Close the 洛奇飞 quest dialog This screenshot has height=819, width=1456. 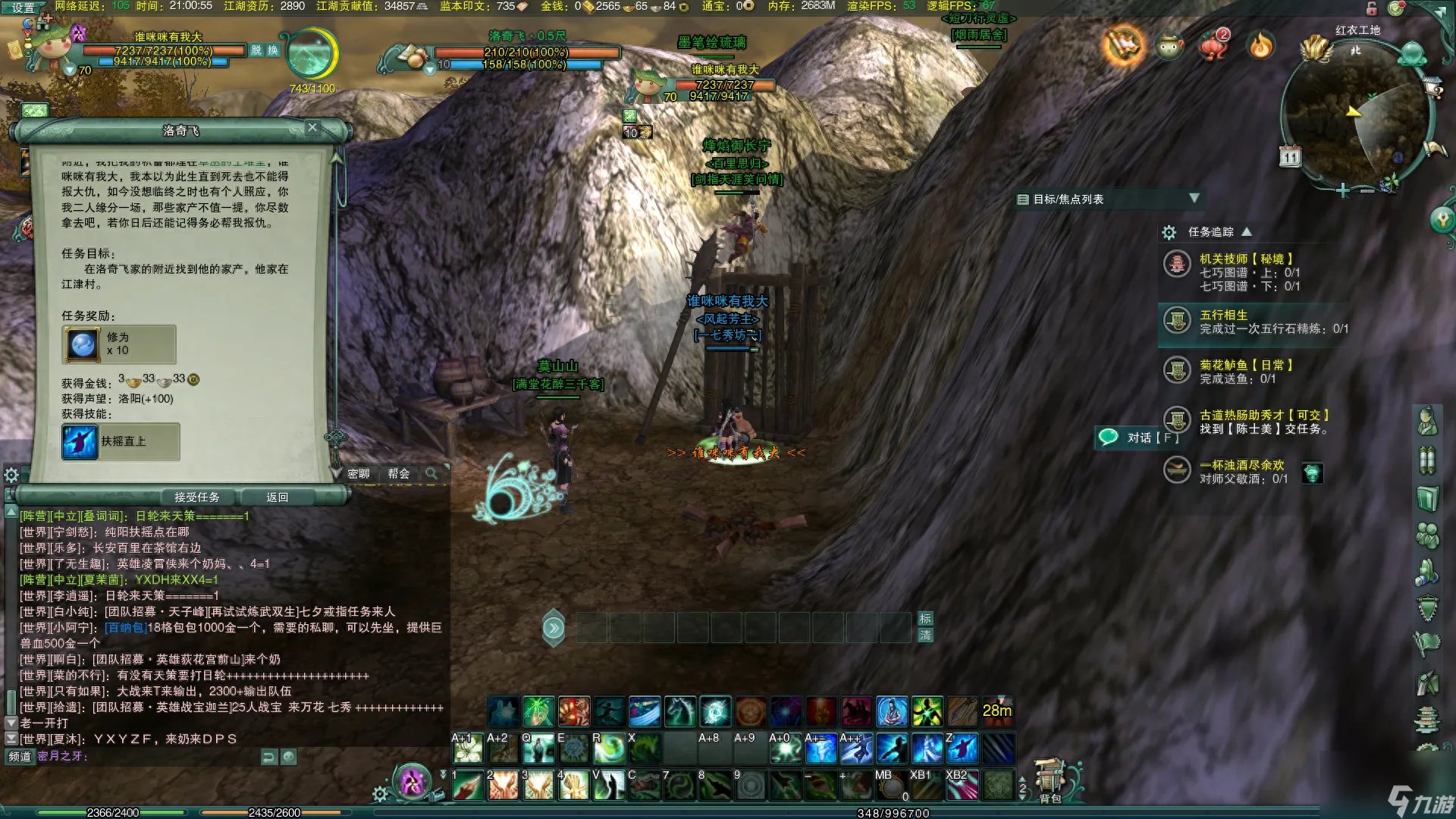pos(312,127)
